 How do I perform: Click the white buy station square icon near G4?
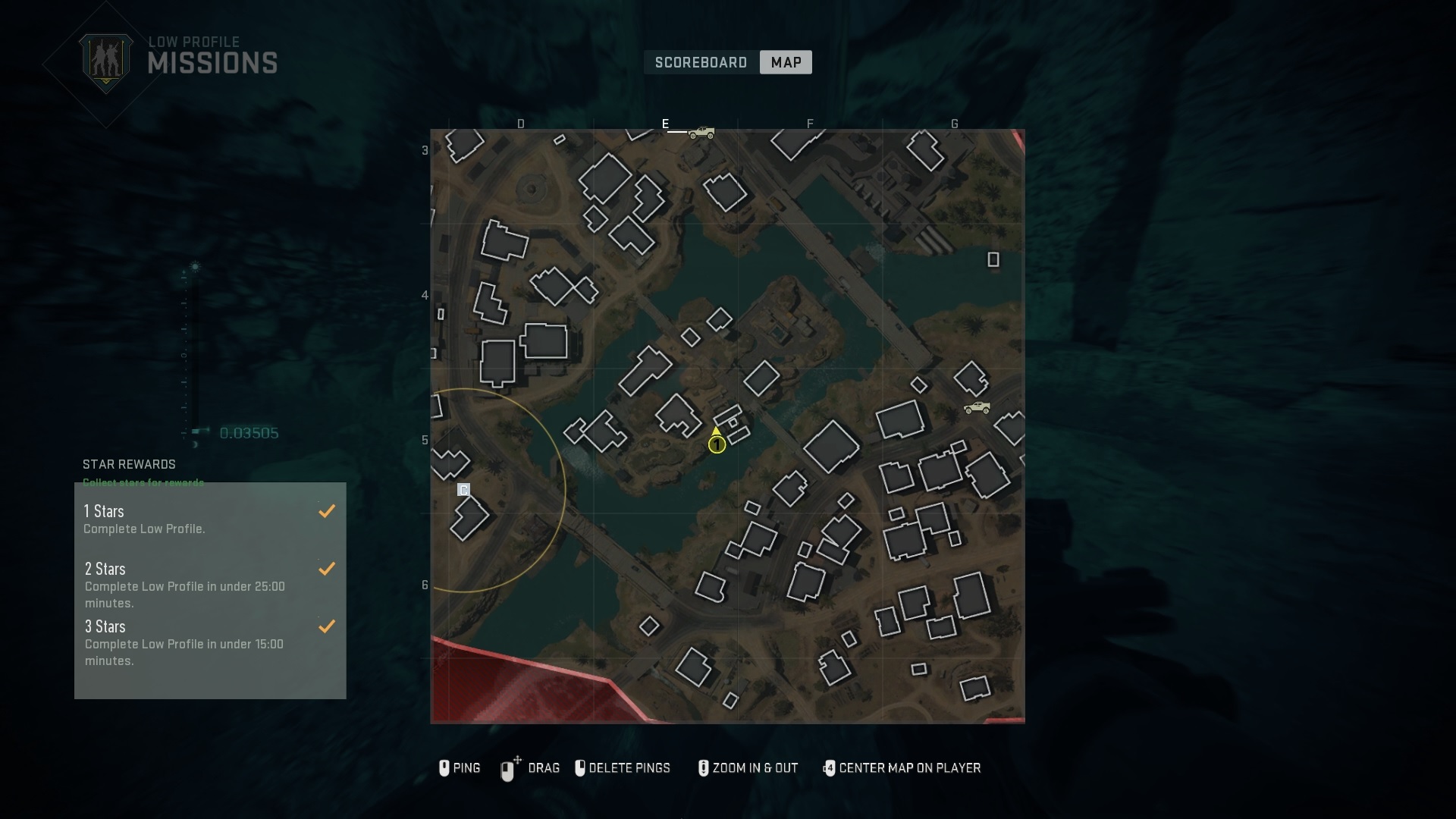coord(993,260)
